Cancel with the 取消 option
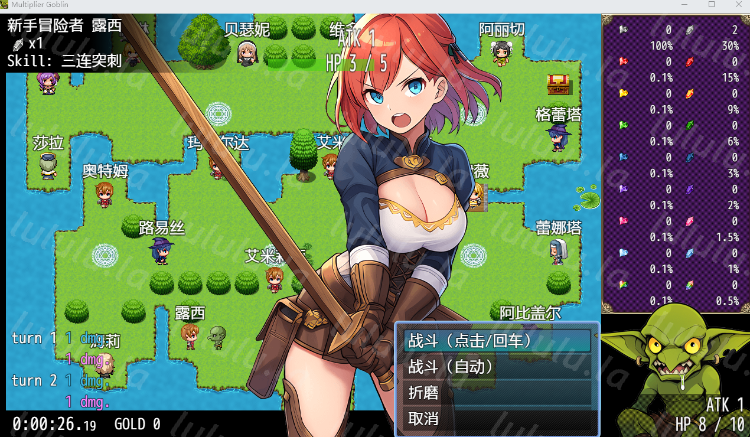 coord(497,419)
